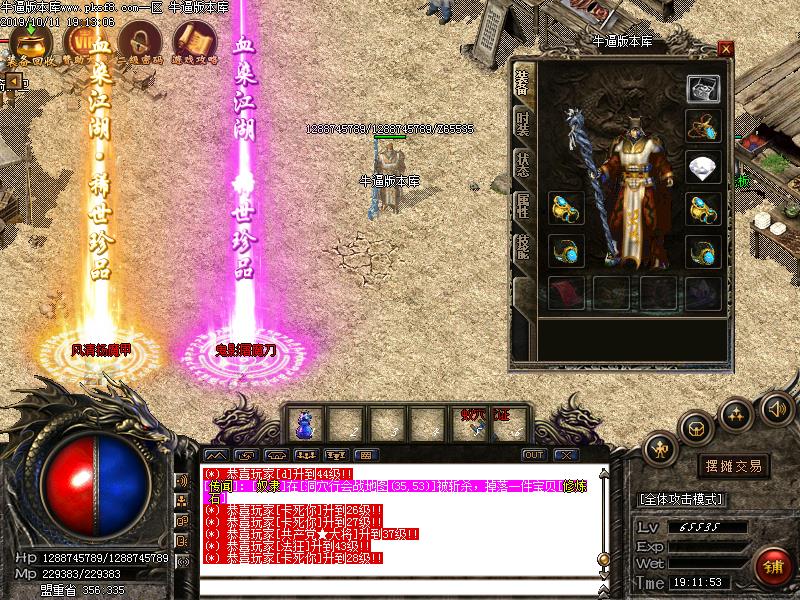Close the character equipment panel
Image resolution: width=800 pixels, height=600 pixels.
coord(725,48)
